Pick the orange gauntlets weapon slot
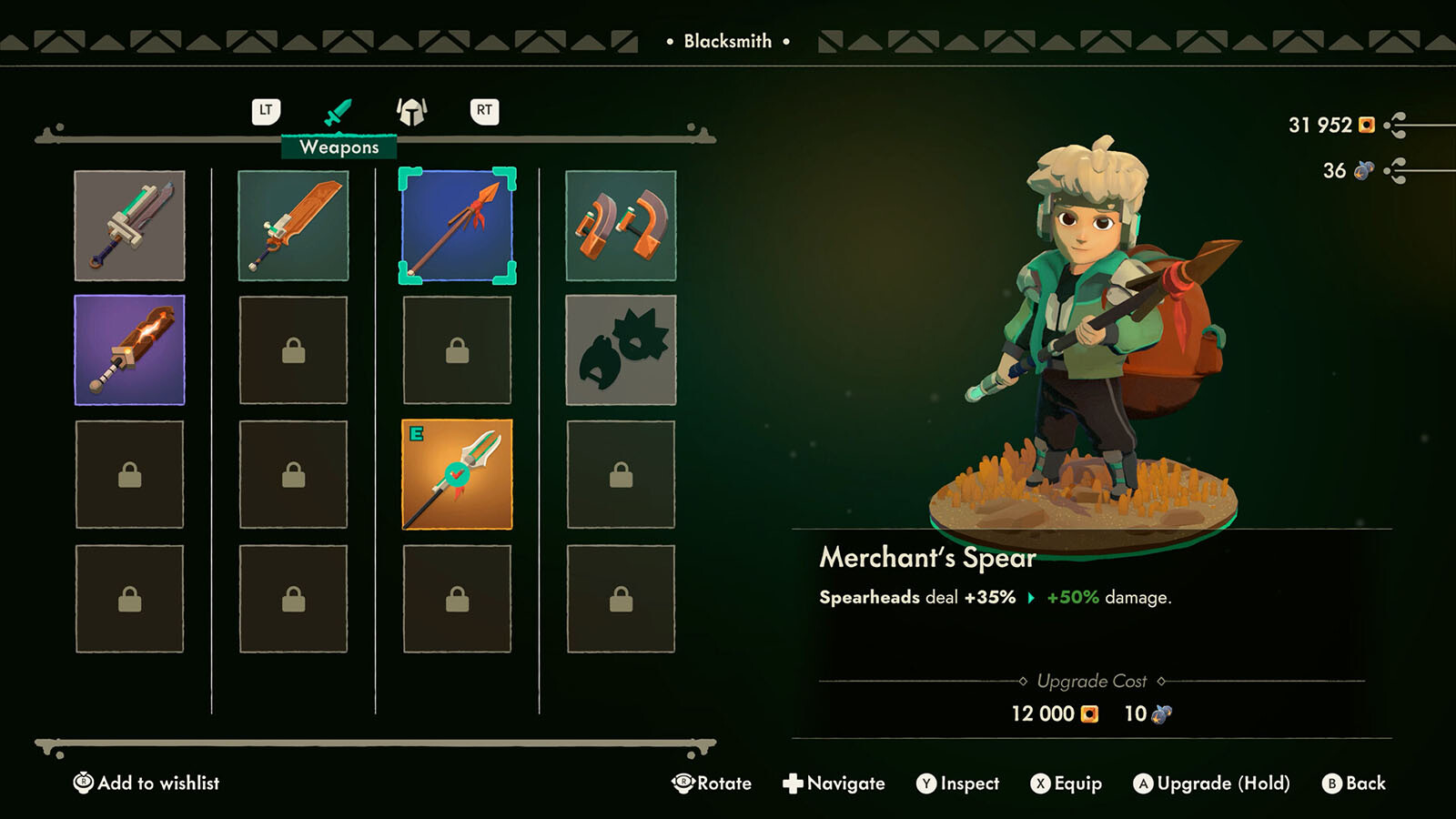Viewport: 1456px width, 819px height. pos(621,226)
